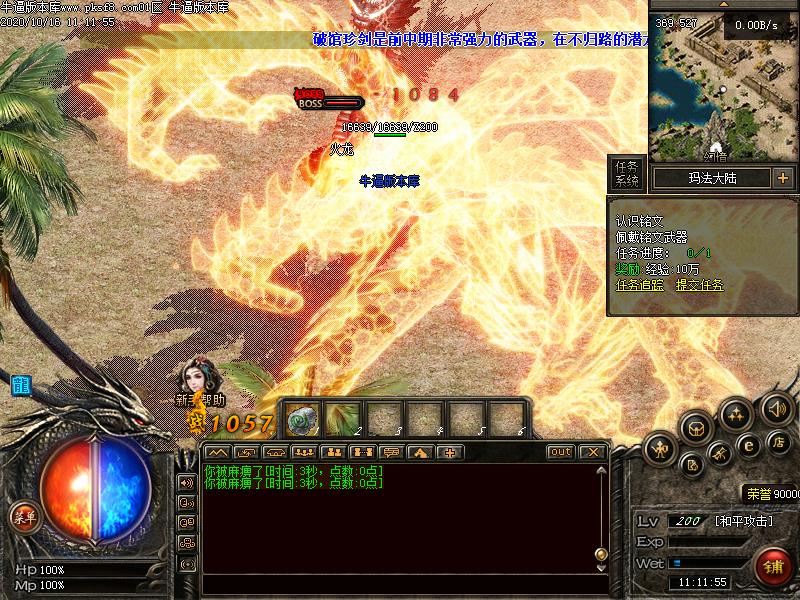
Task: Select the green jade stone in hotbar slot 1
Action: pos(304,418)
